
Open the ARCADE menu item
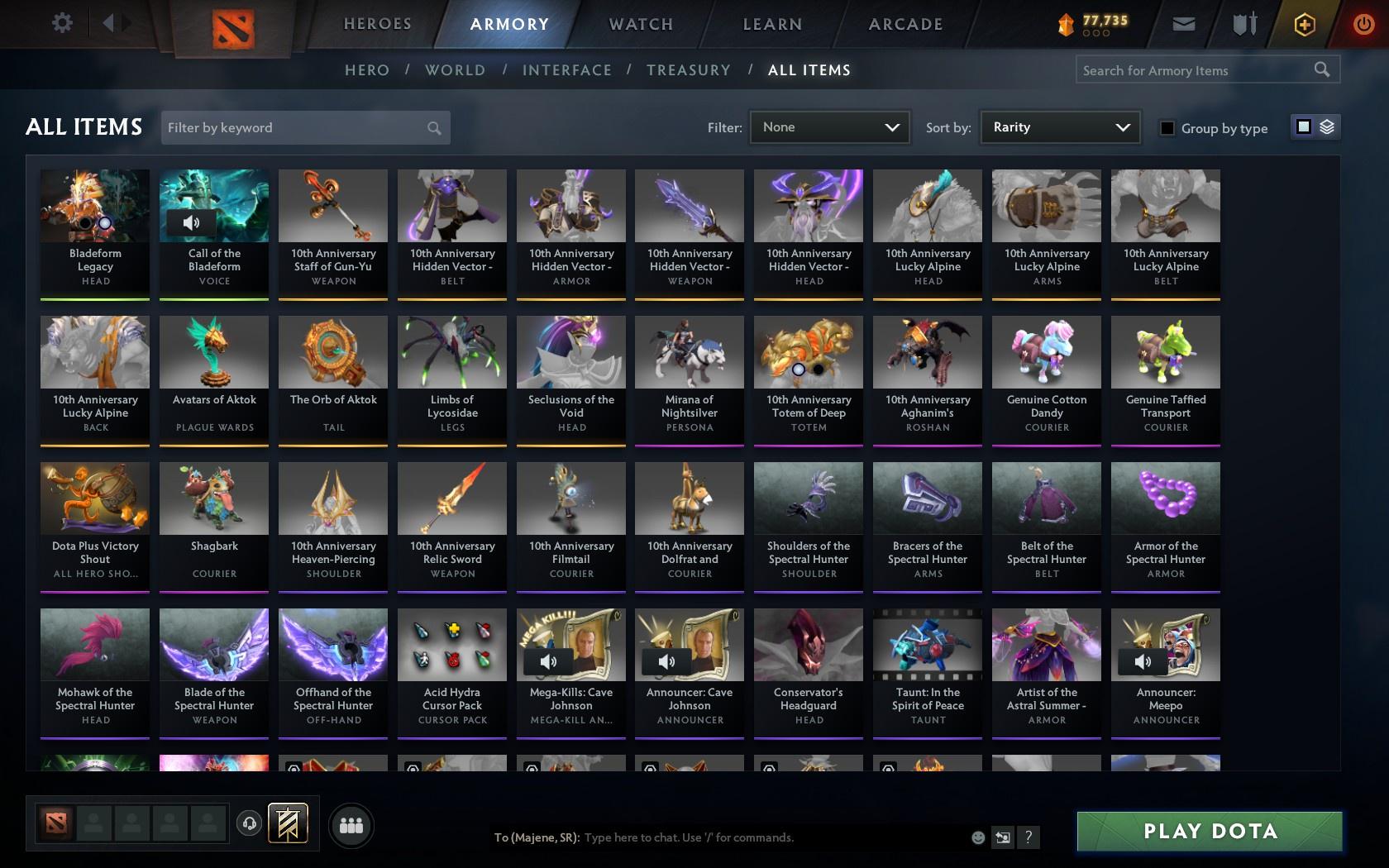904,24
